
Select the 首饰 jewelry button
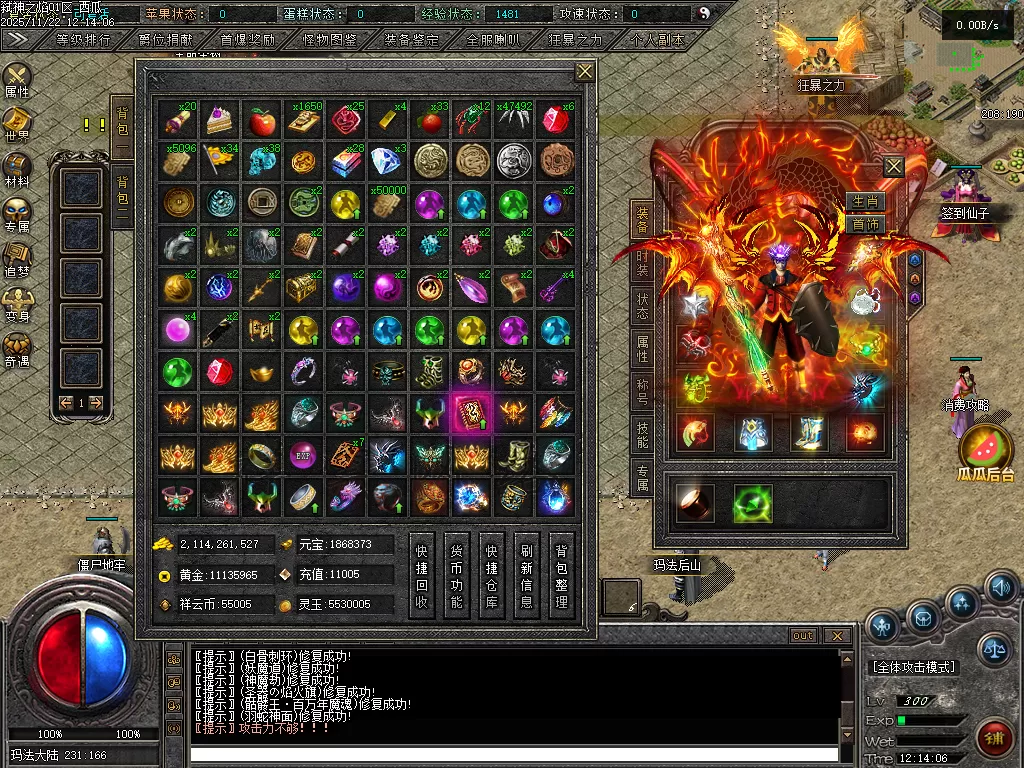tap(865, 224)
